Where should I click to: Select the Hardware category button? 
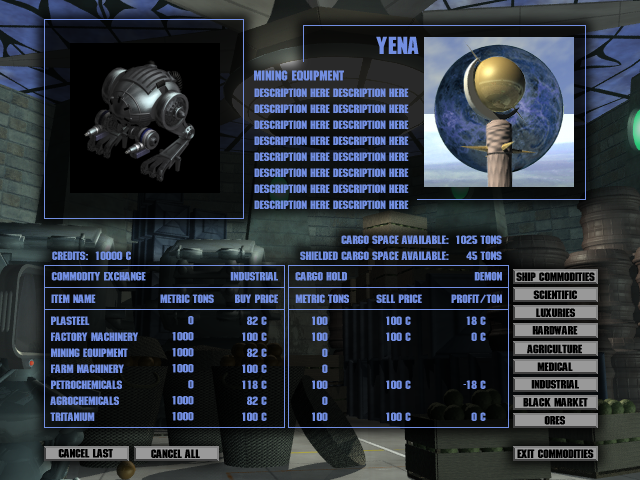555,331
